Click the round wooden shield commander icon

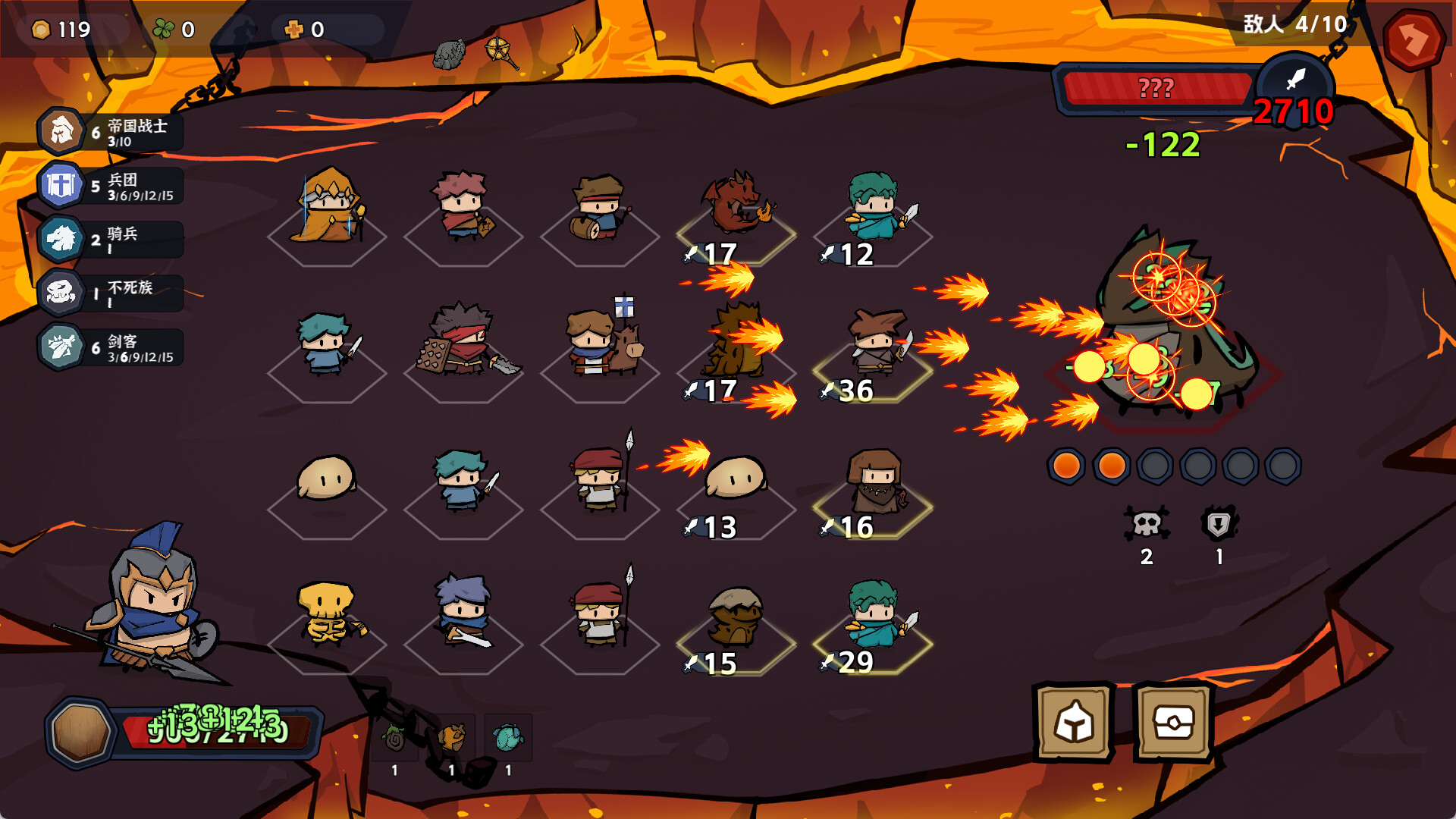[80, 733]
